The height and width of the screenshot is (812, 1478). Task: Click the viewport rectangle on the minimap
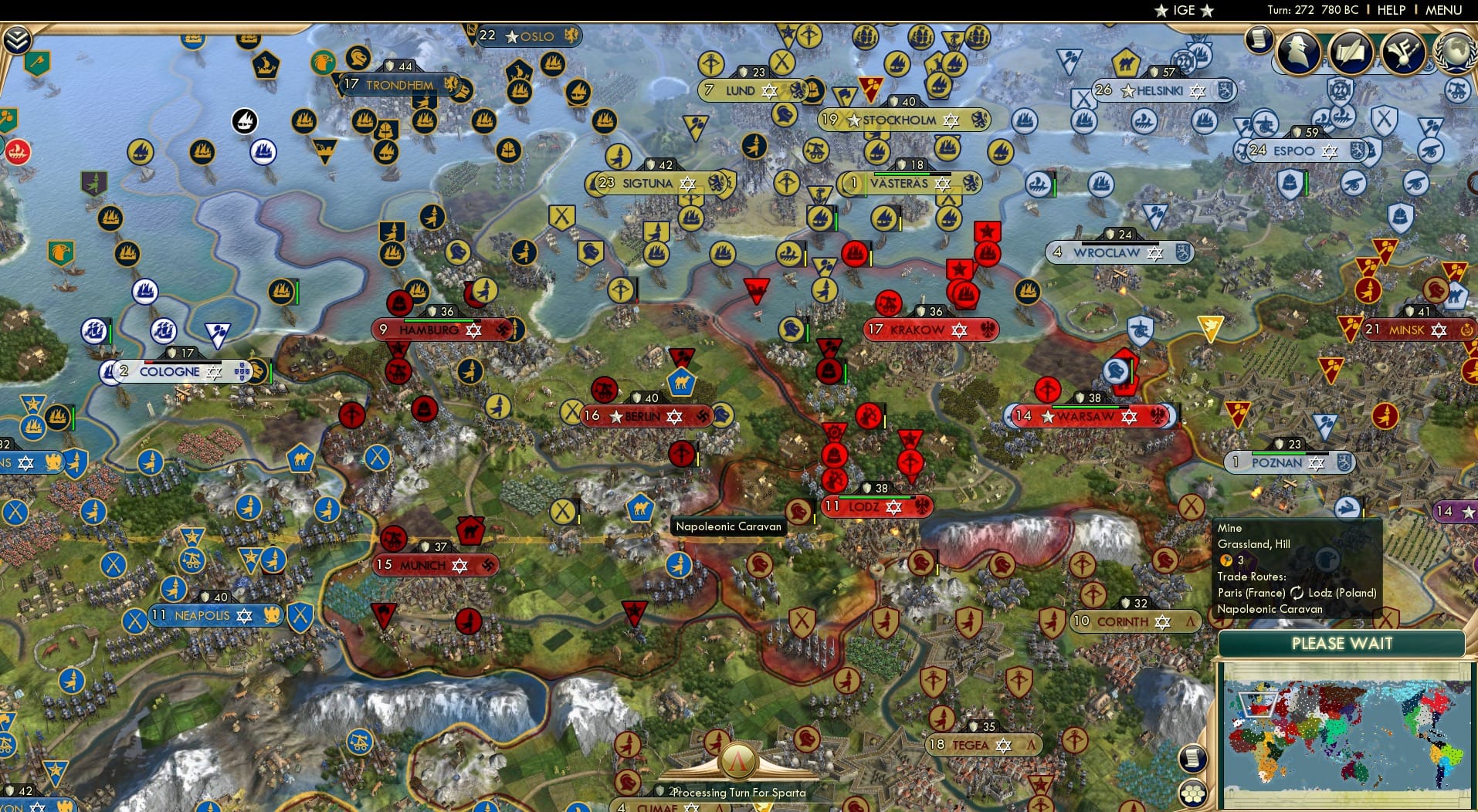(1257, 705)
